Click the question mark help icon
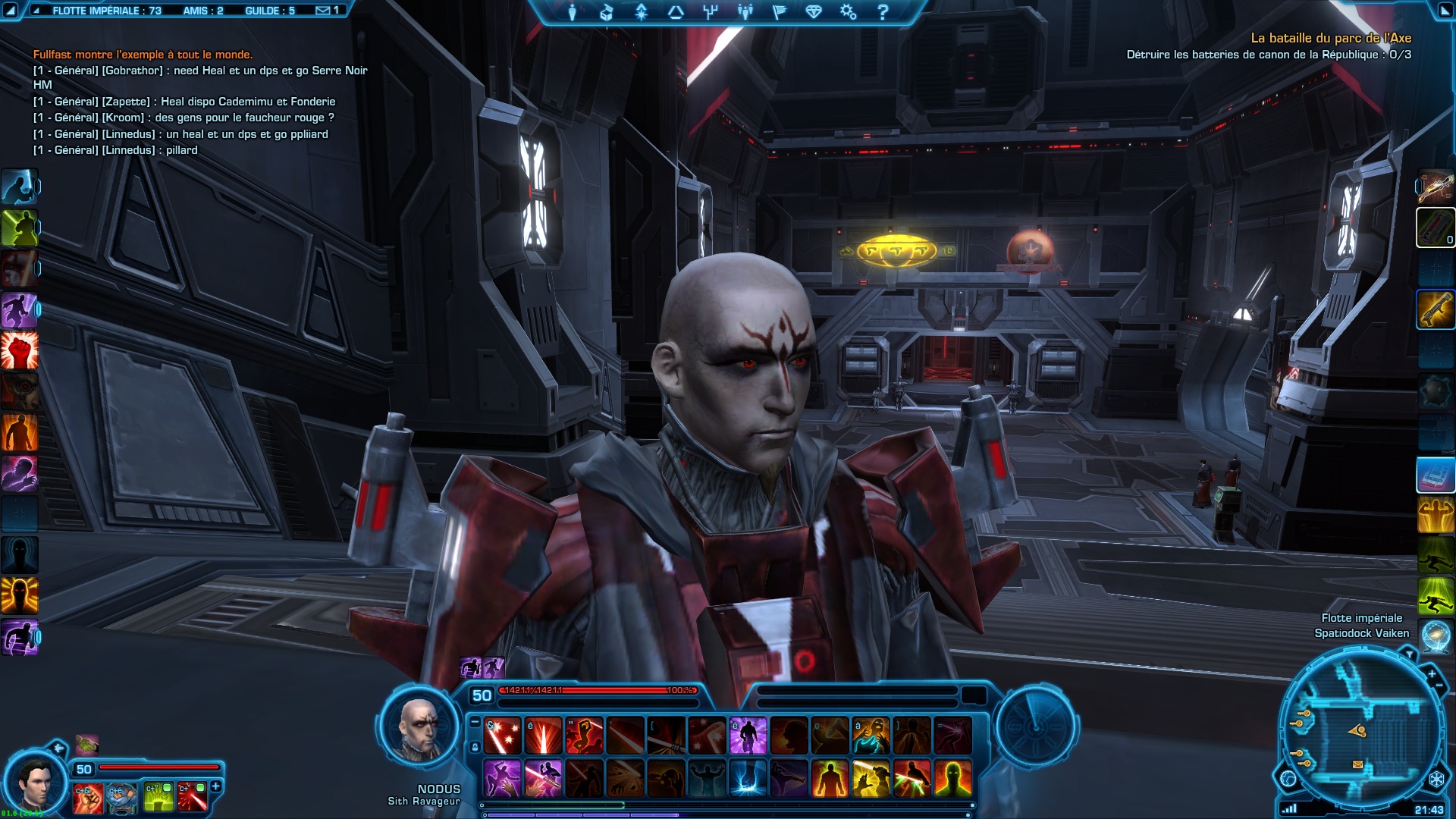The width and height of the screenshot is (1456, 819). pos(883,11)
